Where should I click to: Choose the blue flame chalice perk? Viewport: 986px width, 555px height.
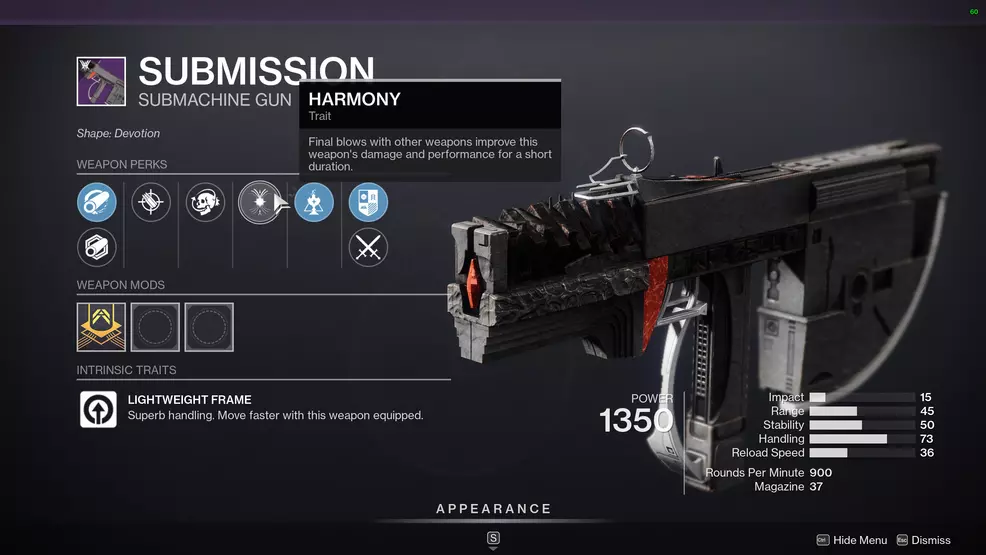point(314,203)
